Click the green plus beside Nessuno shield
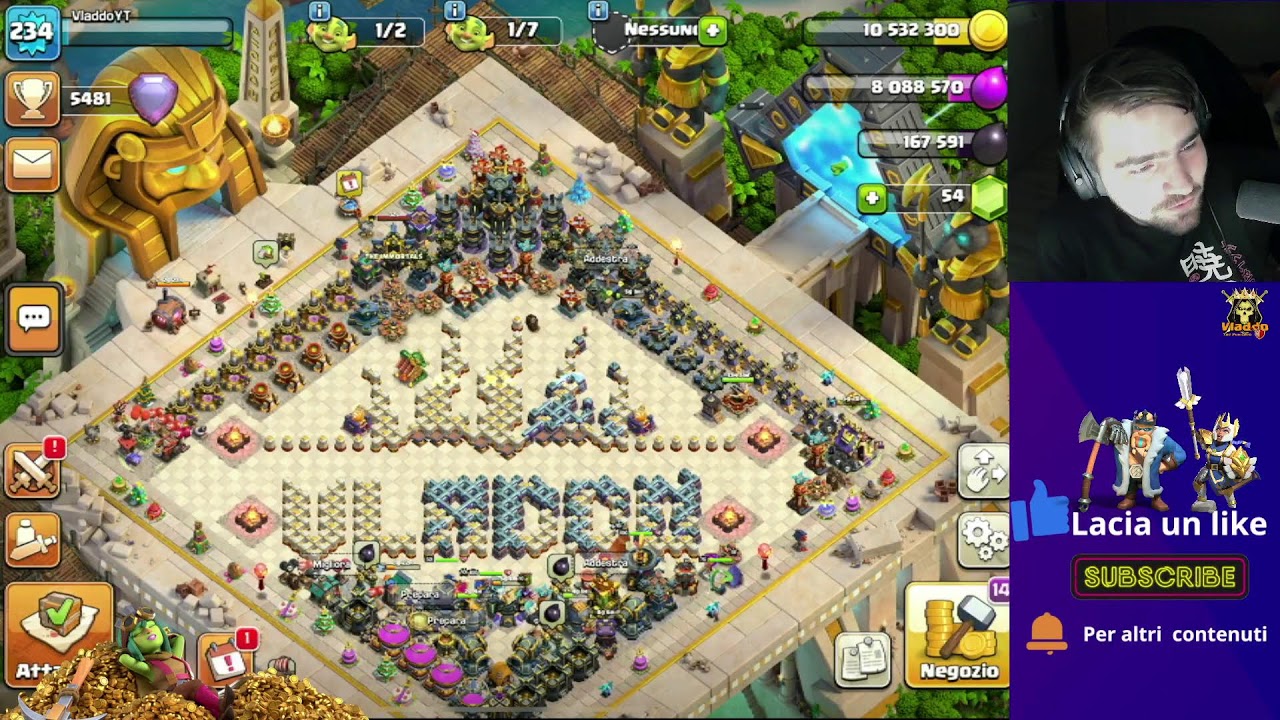Viewport: 1280px width, 720px height. [x=713, y=30]
